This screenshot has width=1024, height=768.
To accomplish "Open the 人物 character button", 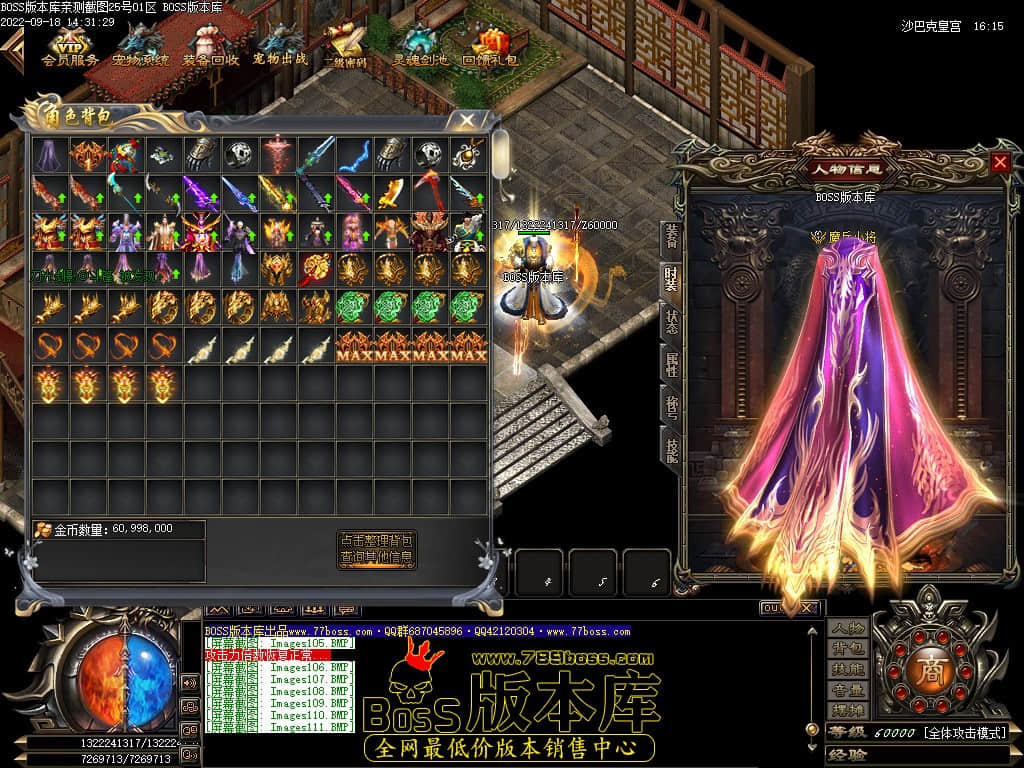I will pyautogui.click(x=847, y=628).
